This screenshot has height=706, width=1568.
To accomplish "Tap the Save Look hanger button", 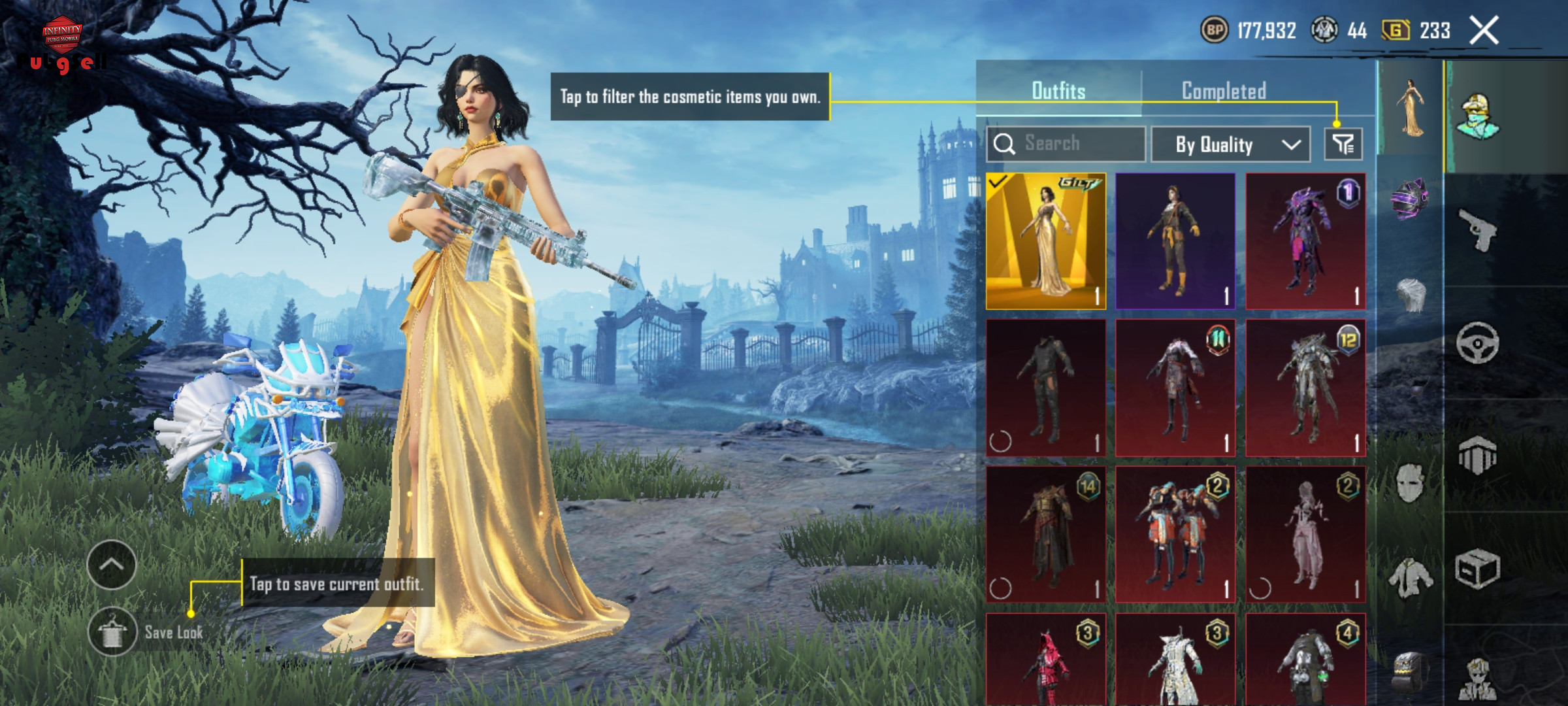I will tap(112, 631).
